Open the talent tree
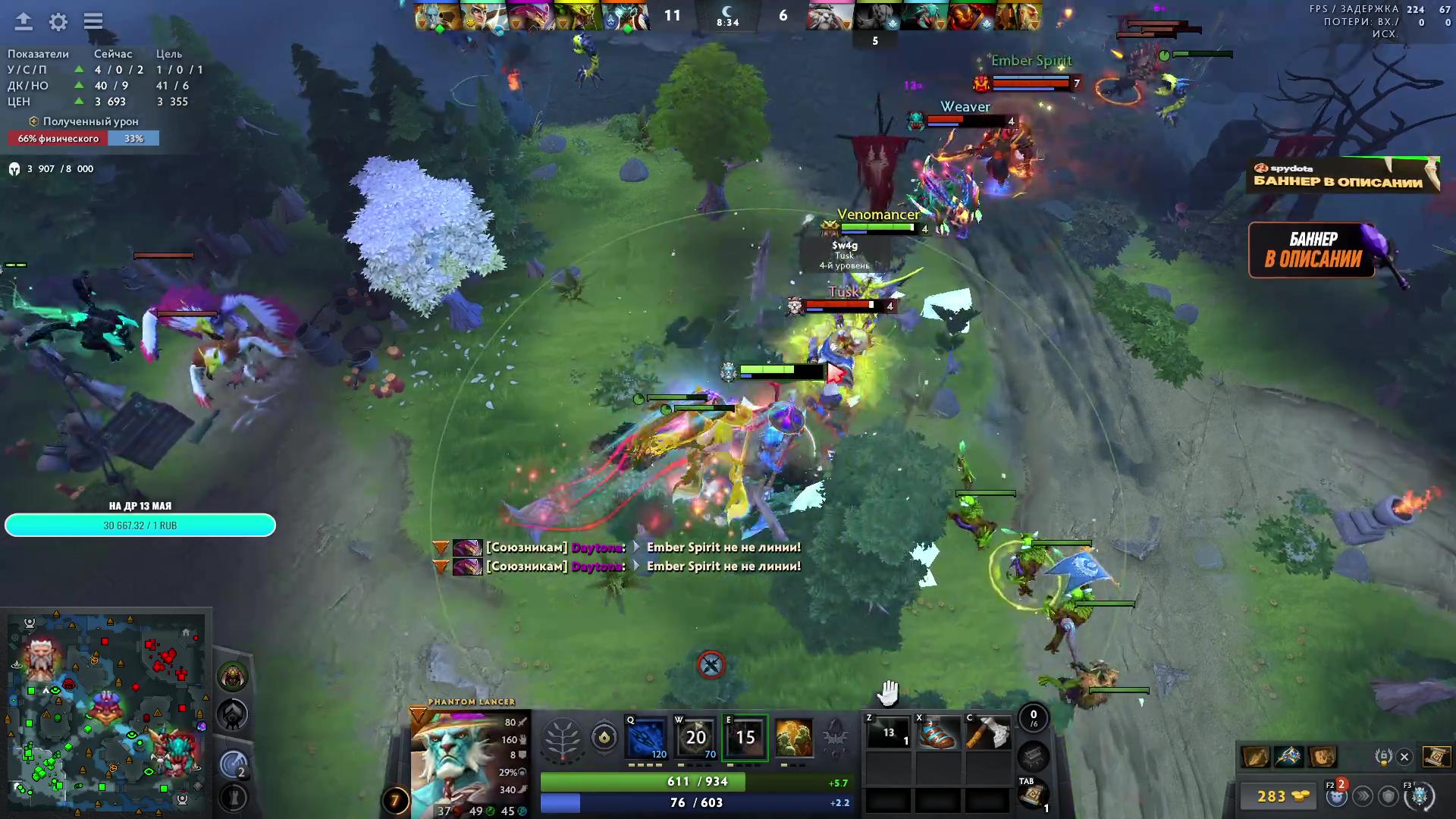The width and height of the screenshot is (1456, 819). click(x=563, y=737)
